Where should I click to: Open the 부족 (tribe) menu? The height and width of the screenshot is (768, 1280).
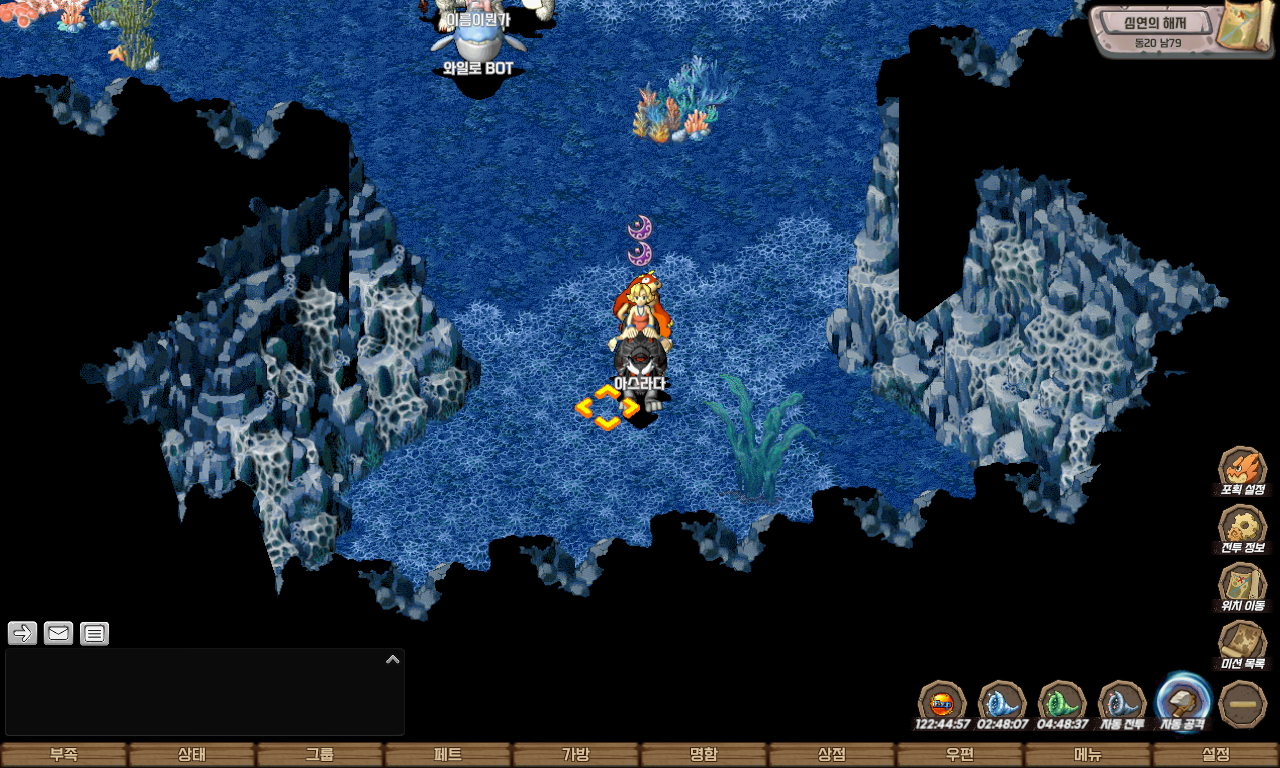tap(64, 755)
